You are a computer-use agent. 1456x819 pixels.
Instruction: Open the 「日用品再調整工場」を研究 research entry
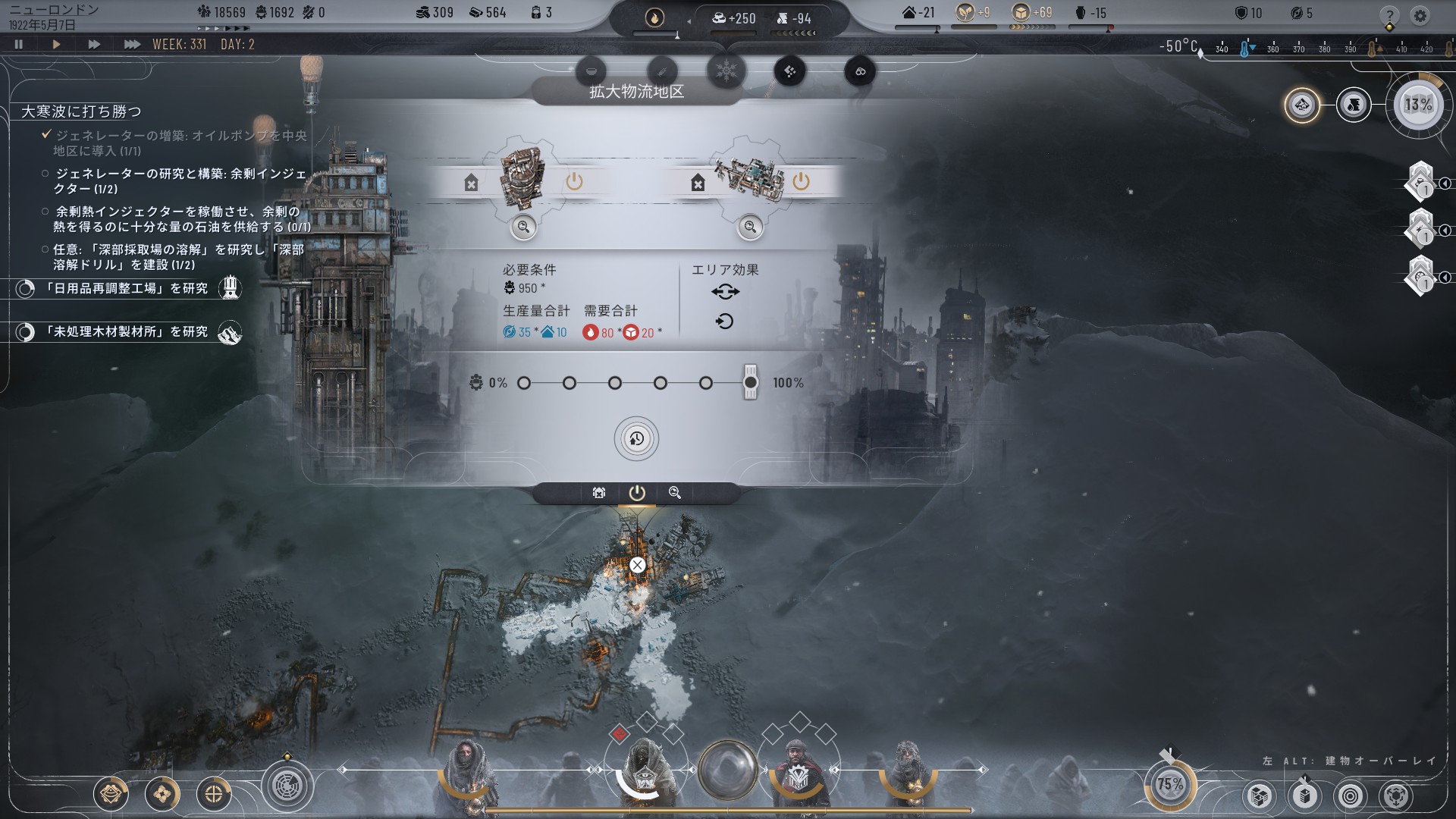coord(125,289)
